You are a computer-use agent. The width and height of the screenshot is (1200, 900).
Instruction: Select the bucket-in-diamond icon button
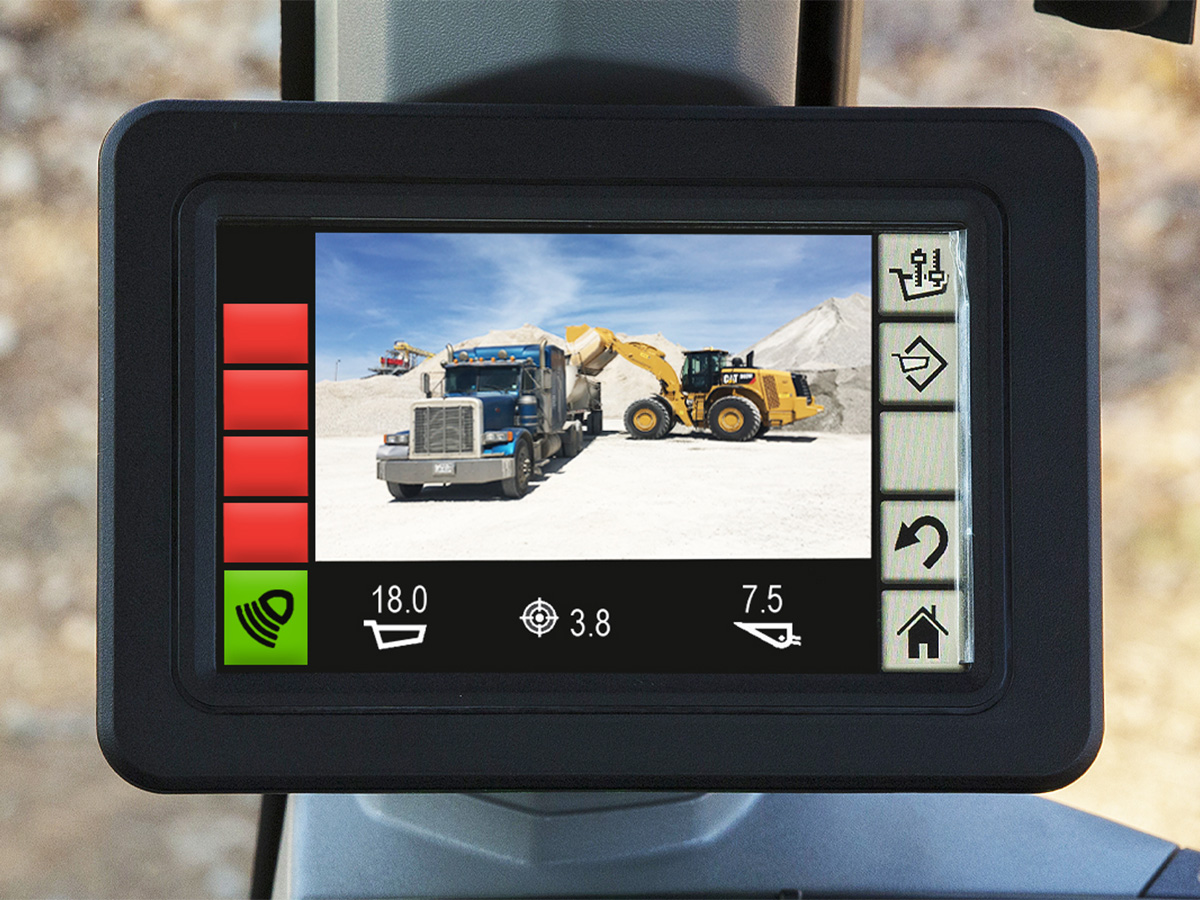(x=920, y=363)
